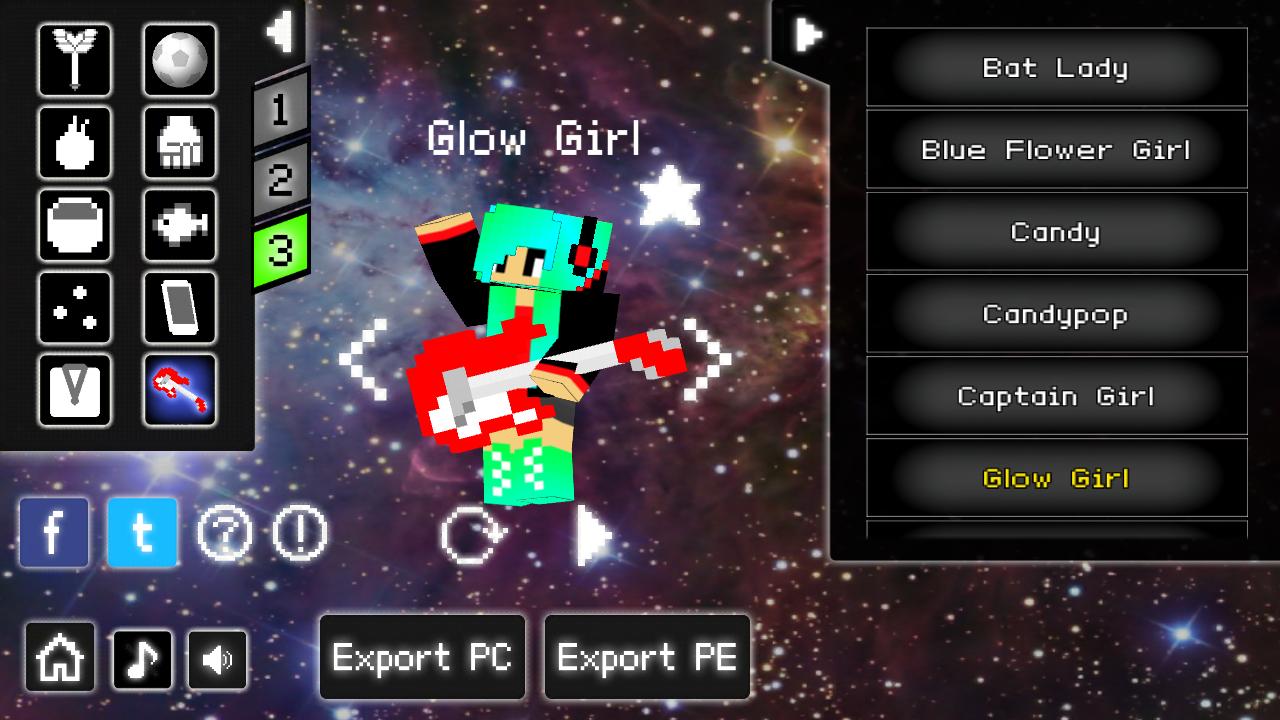Select the phone item icon

(180, 307)
